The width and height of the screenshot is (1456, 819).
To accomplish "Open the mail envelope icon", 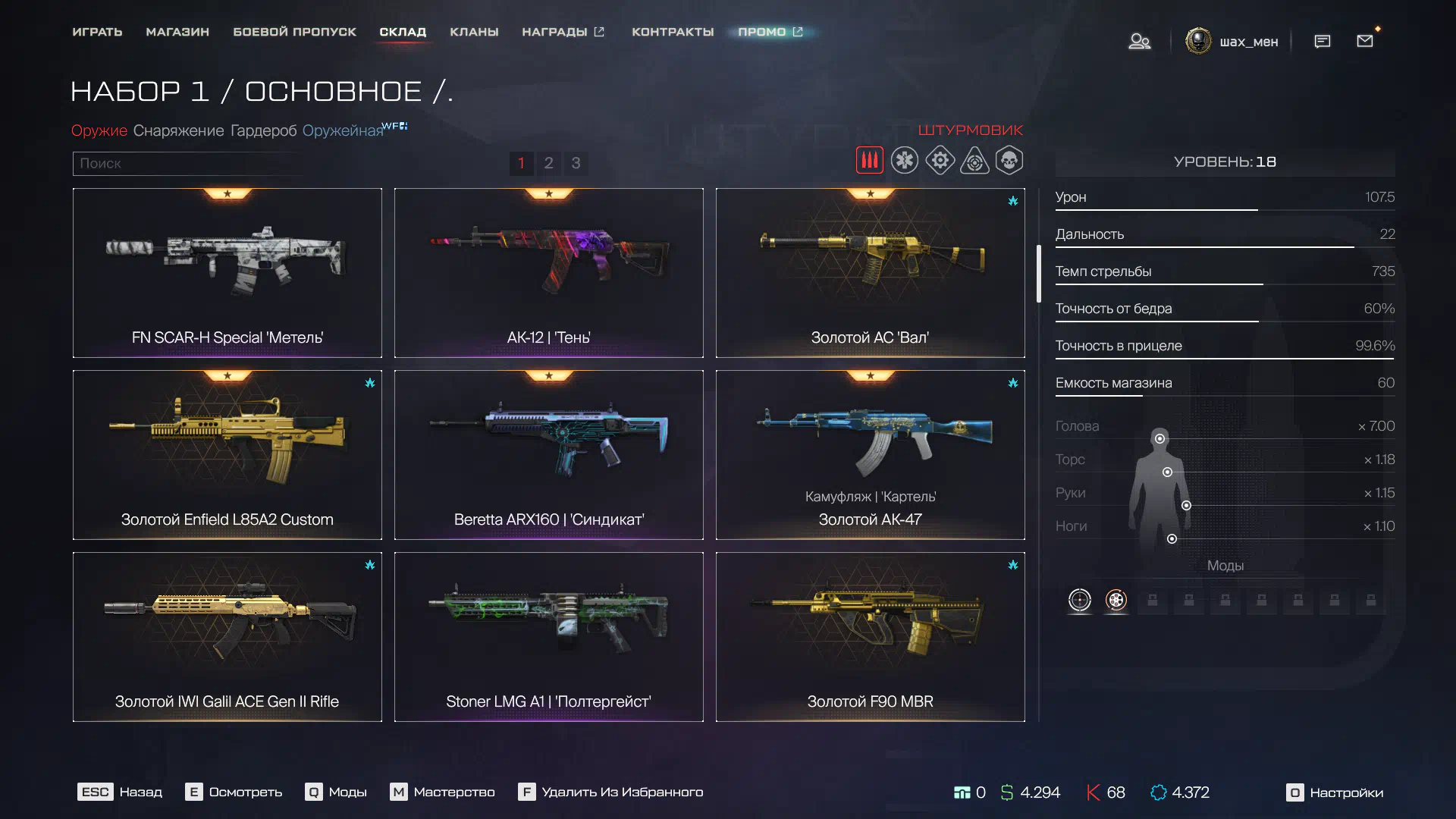I will click(1365, 41).
